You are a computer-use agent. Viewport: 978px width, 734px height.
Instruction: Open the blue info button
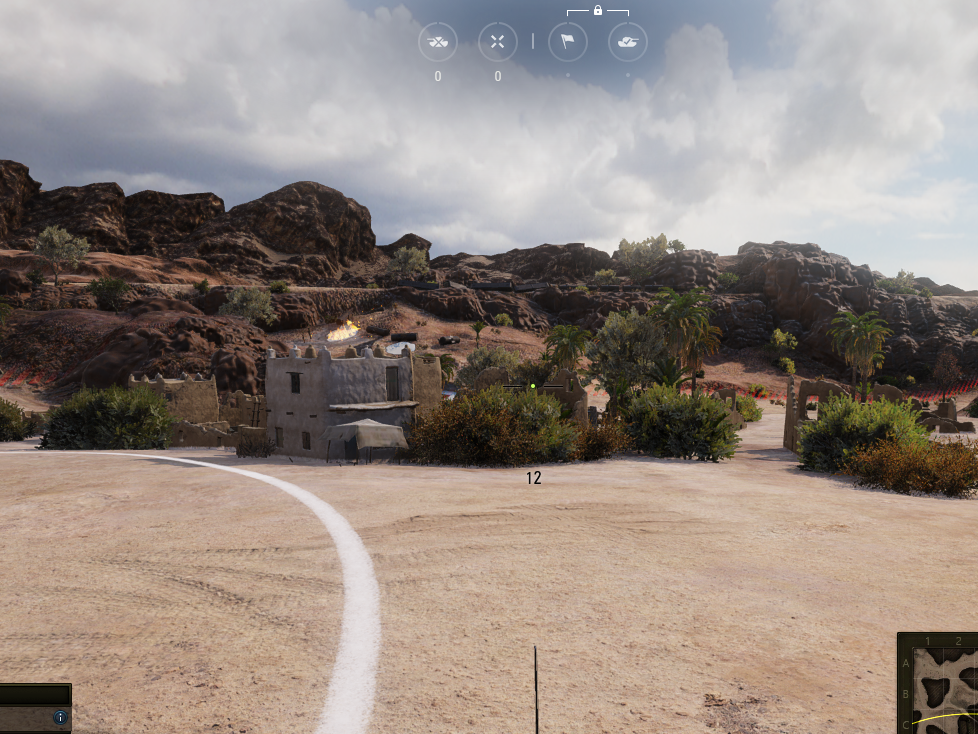click(60, 717)
